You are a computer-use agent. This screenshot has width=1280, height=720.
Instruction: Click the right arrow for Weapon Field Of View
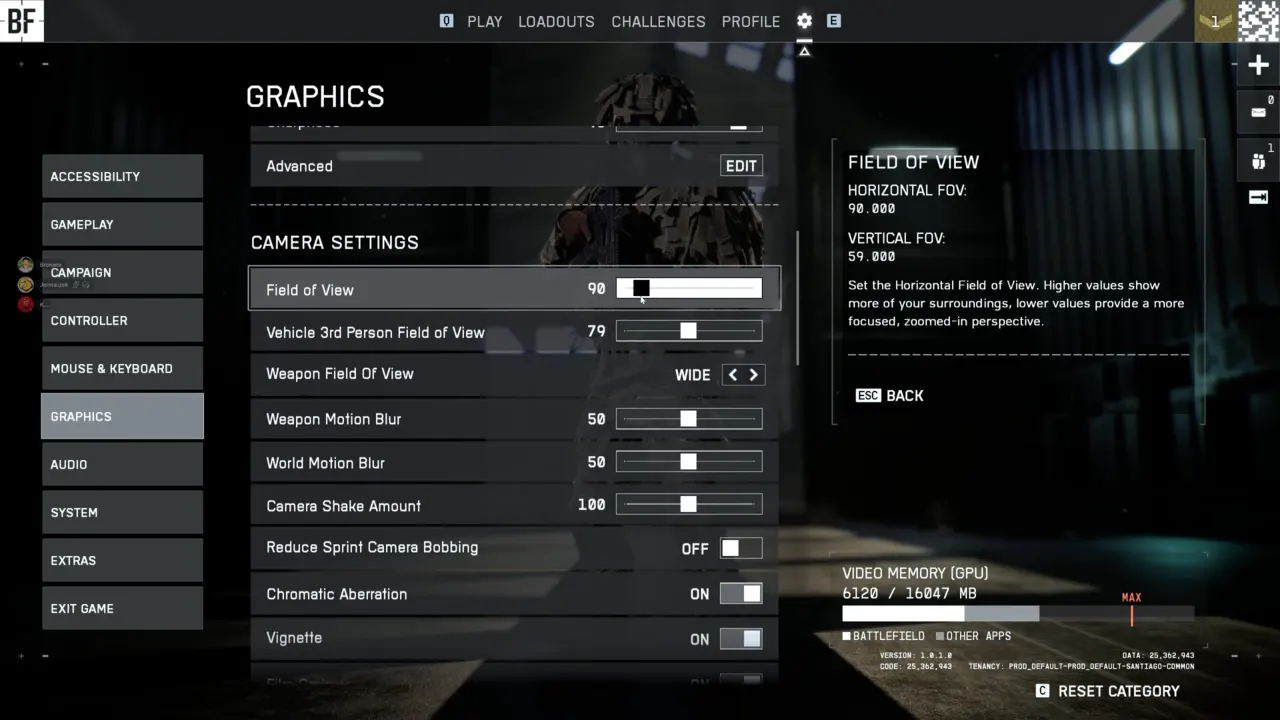754,374
